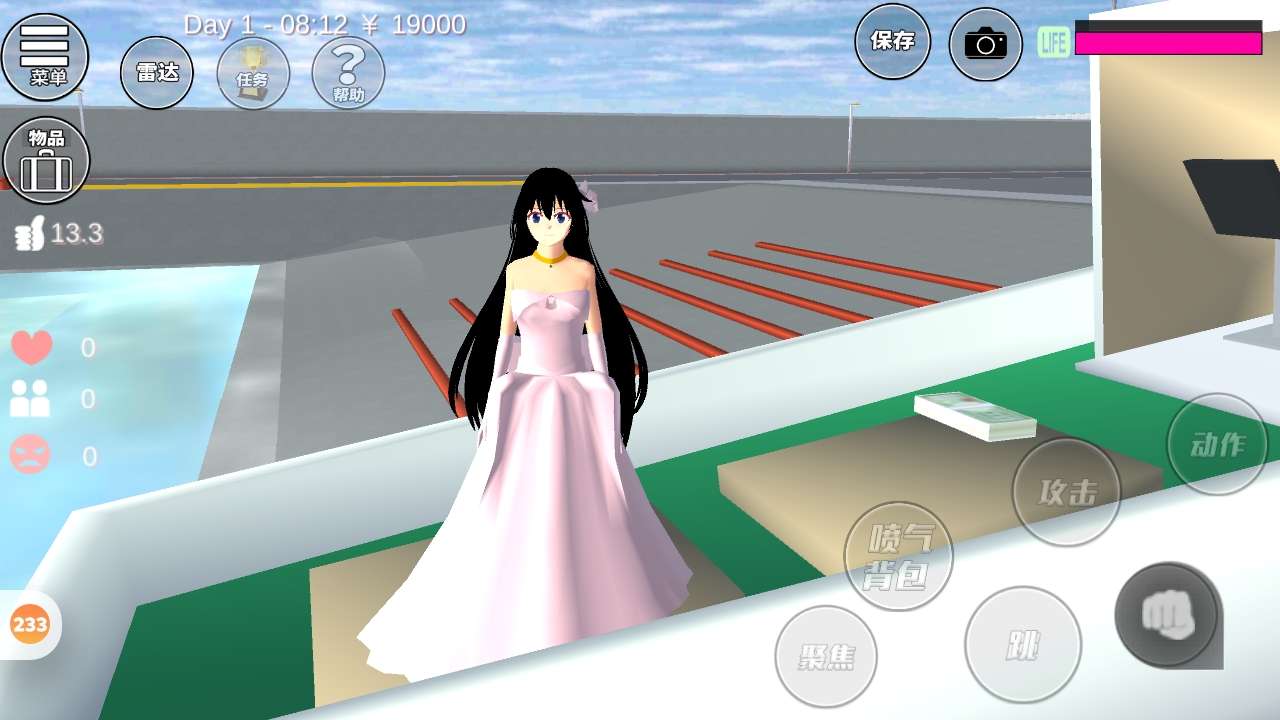Tap the 攻击 attack button
Viewport: 1280px width, 720px height.
point(1067,492)
